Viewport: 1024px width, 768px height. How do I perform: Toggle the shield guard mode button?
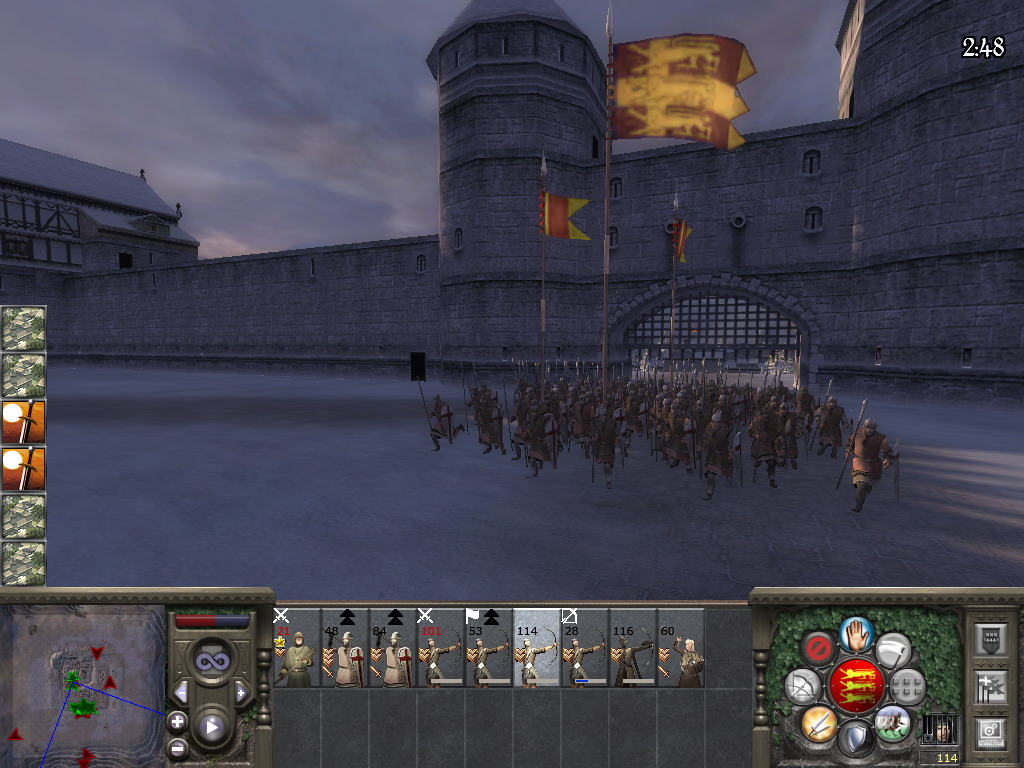coord(855,739)
